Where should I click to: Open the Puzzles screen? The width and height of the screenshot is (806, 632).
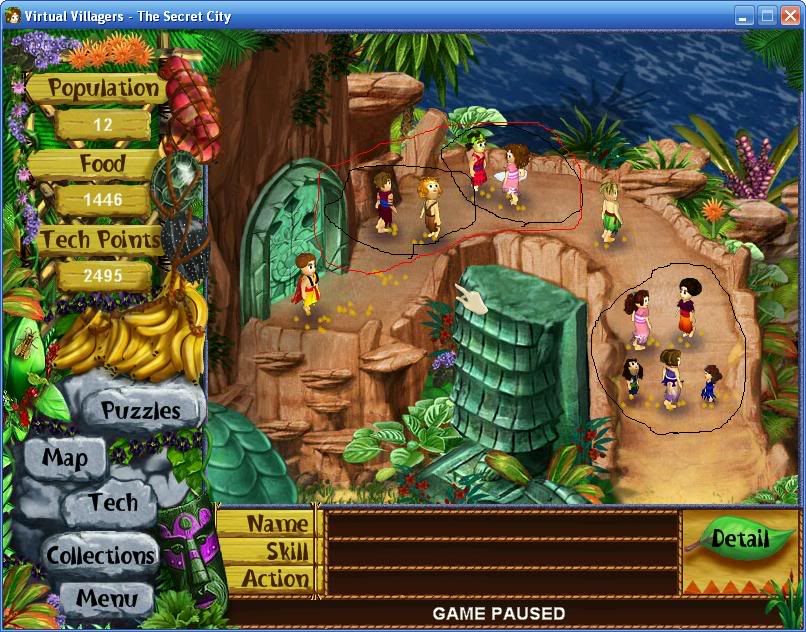tap(141, 411)
